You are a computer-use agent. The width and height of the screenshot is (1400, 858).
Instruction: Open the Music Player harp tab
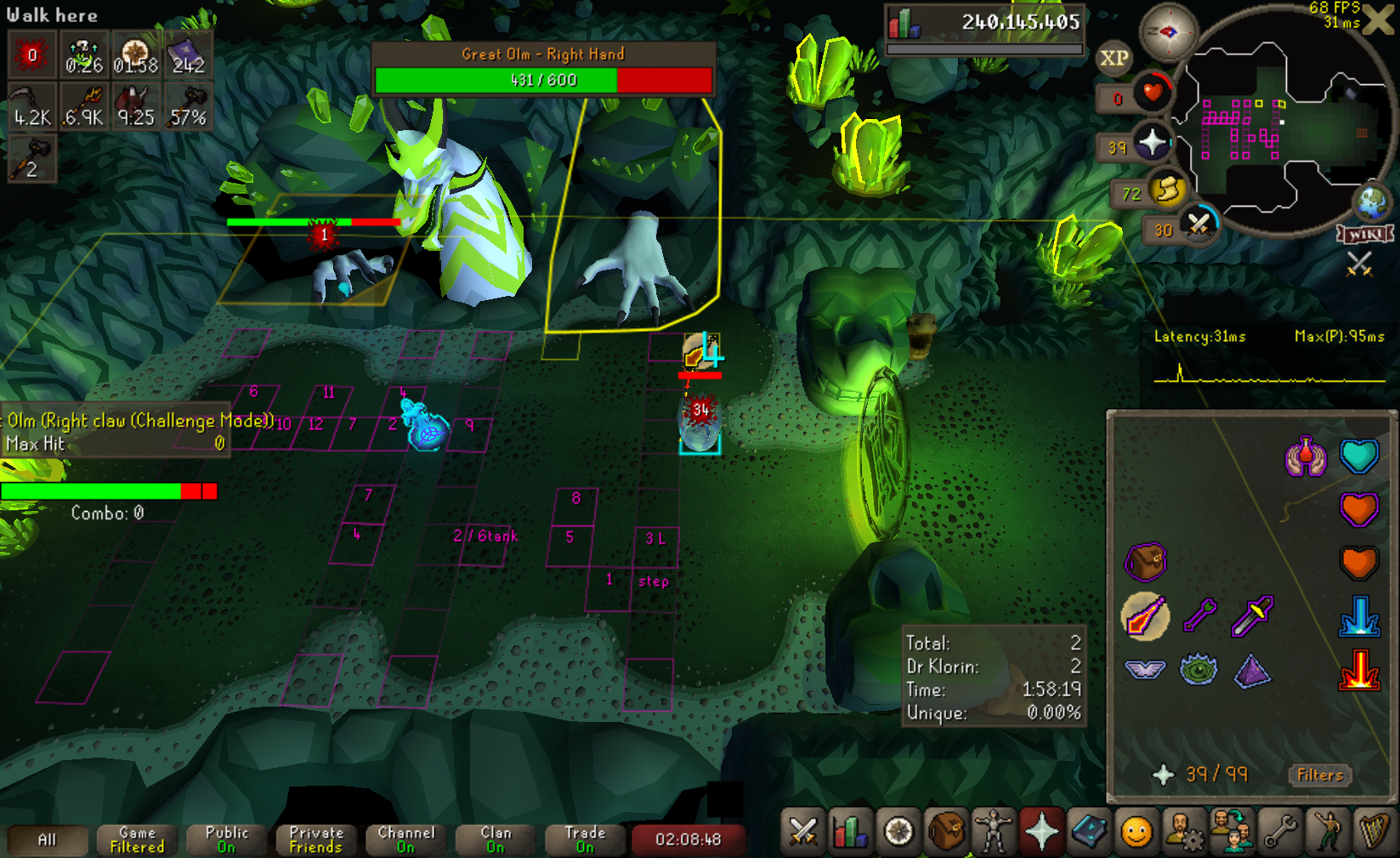point(1374,831)
